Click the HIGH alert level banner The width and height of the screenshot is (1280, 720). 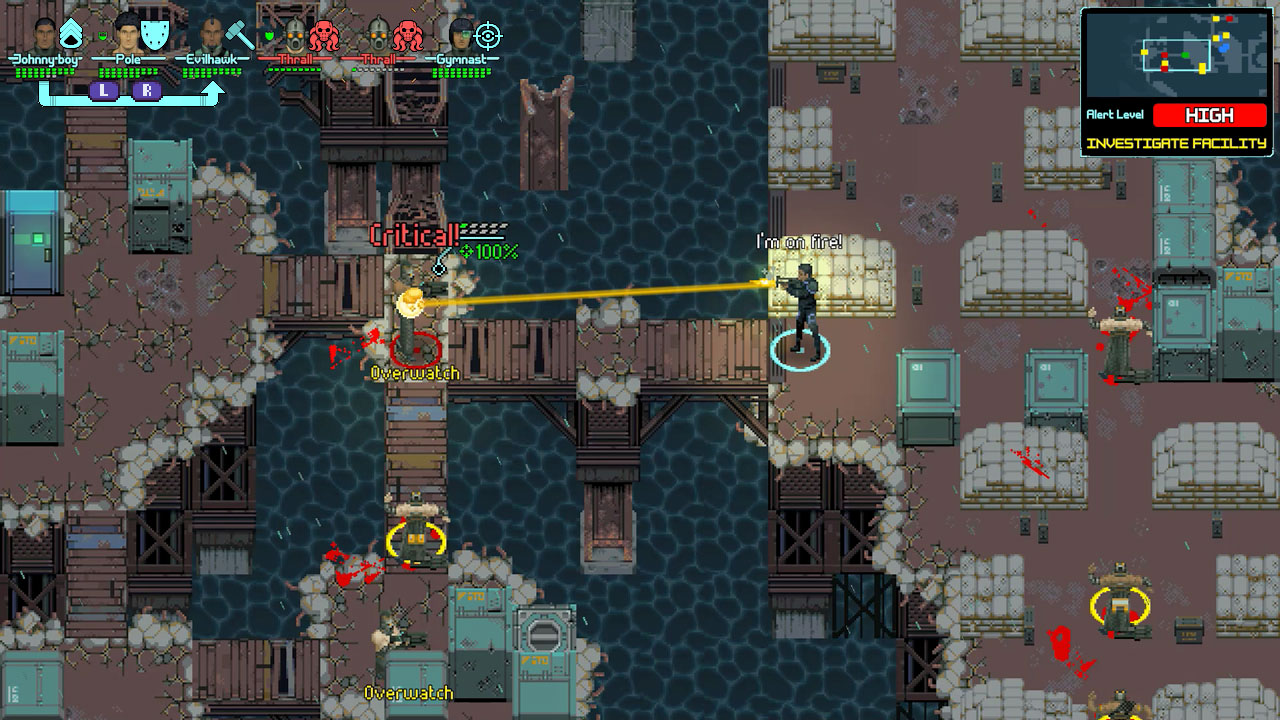(x=1210, y=114)
